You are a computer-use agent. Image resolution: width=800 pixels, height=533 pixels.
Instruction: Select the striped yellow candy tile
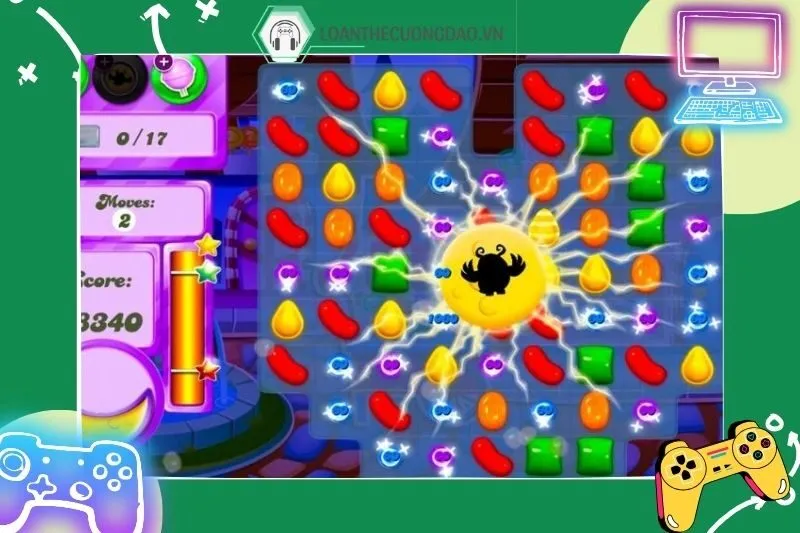pos(545,228)
